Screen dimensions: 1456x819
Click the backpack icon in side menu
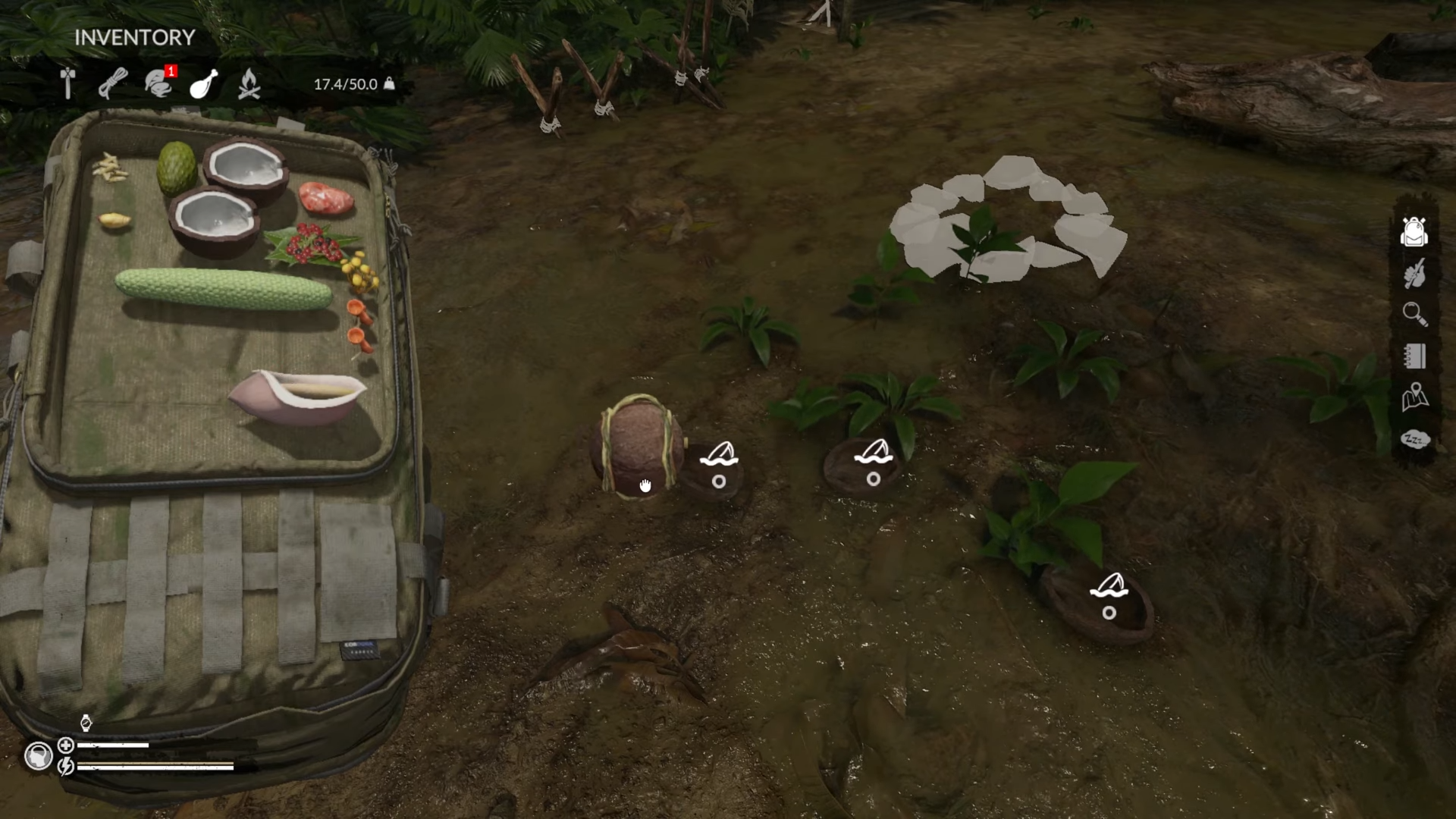(1414, 231)
